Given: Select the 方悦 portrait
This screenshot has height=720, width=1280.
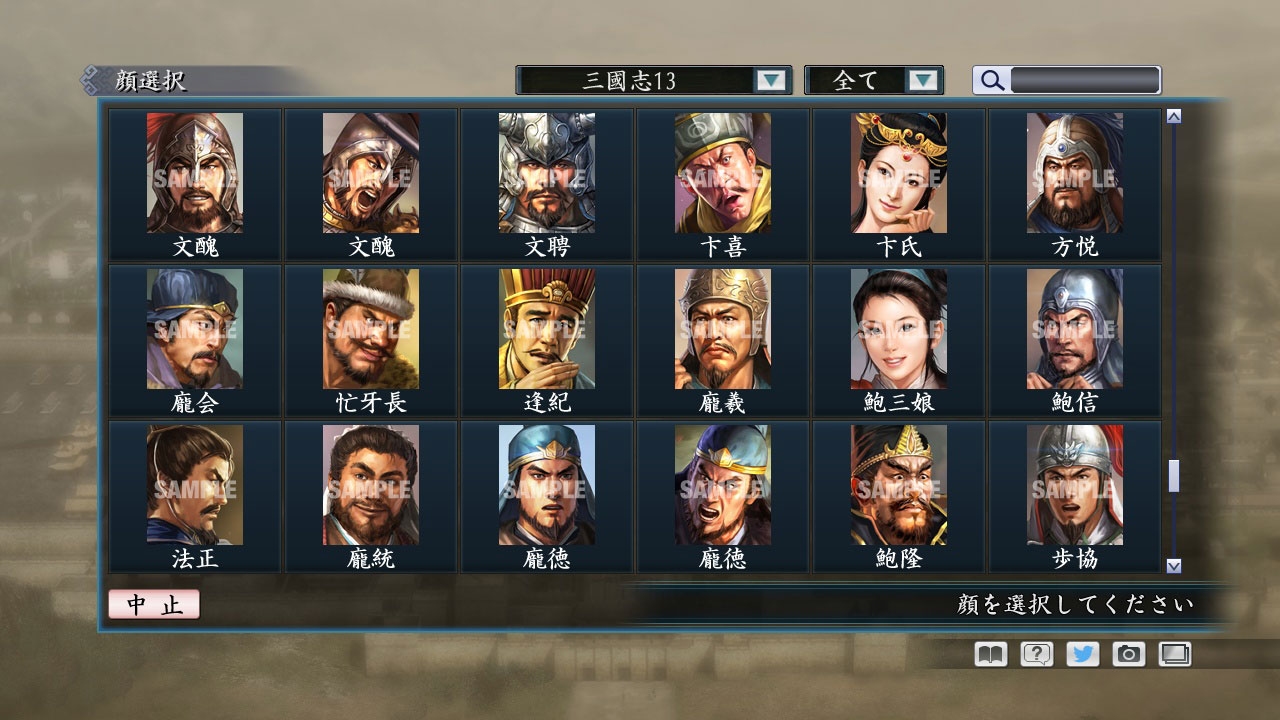Looking at the screenshot, I should click(x=1075, y=174).
